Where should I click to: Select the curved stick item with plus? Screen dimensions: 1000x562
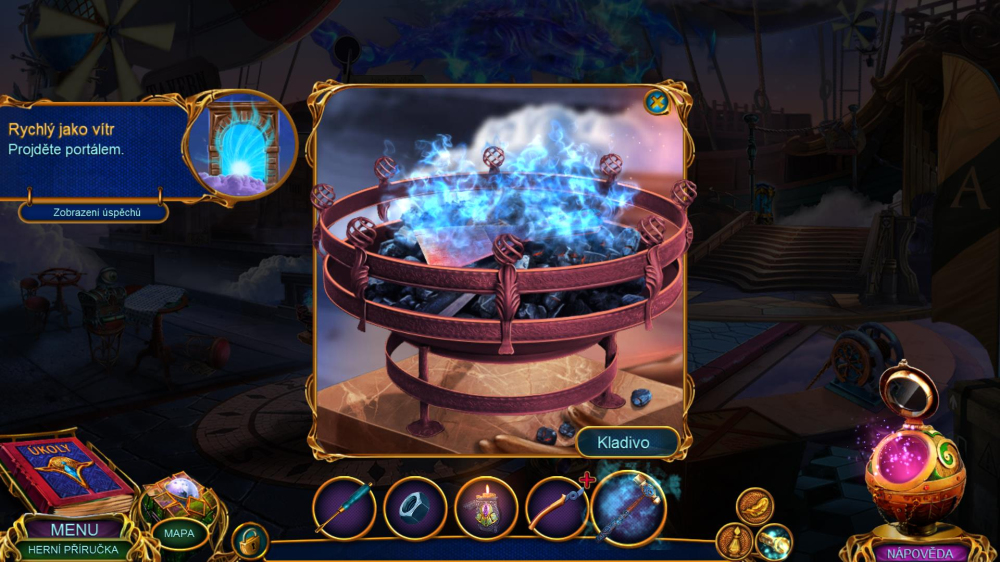557,507
